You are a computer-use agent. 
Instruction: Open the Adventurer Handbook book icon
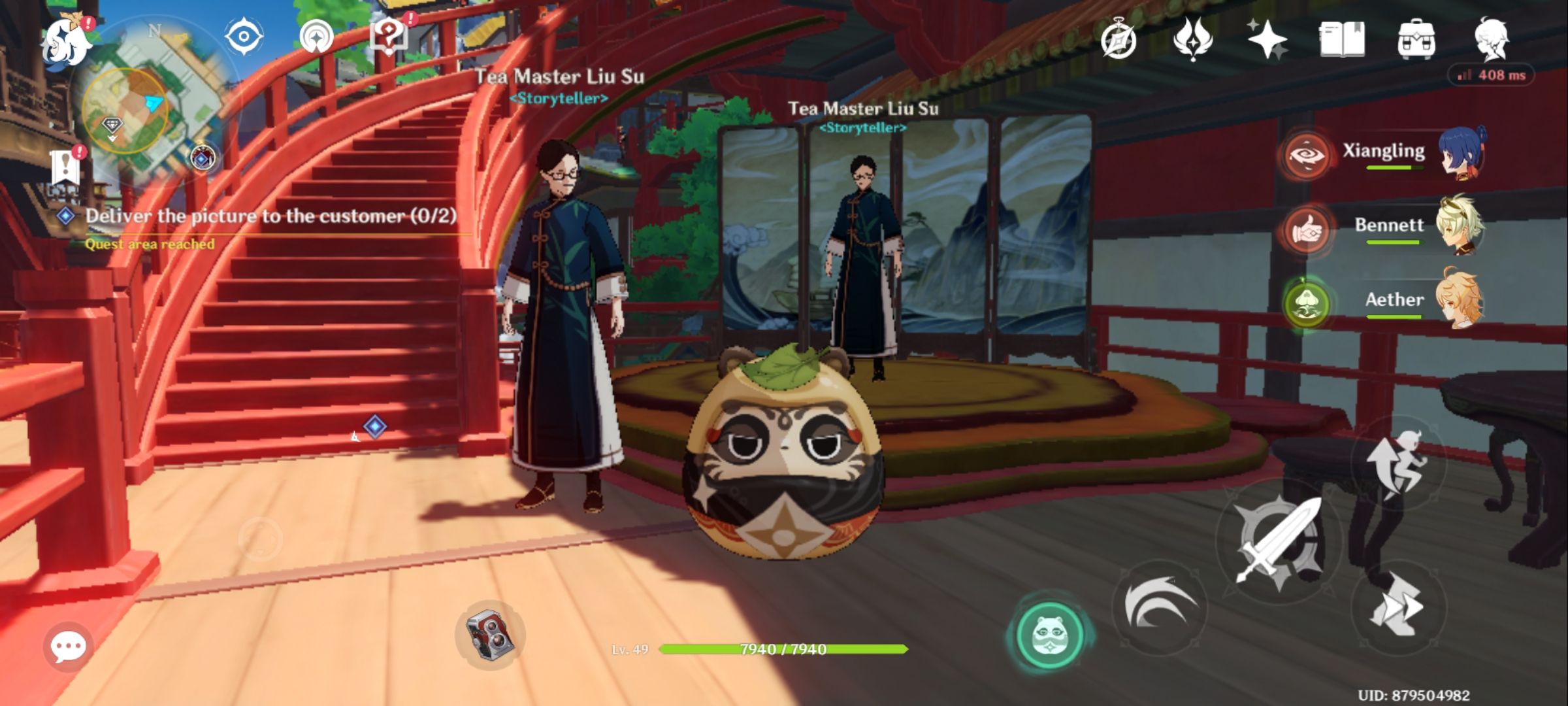pyautogui.click(x=1341, y=41)
